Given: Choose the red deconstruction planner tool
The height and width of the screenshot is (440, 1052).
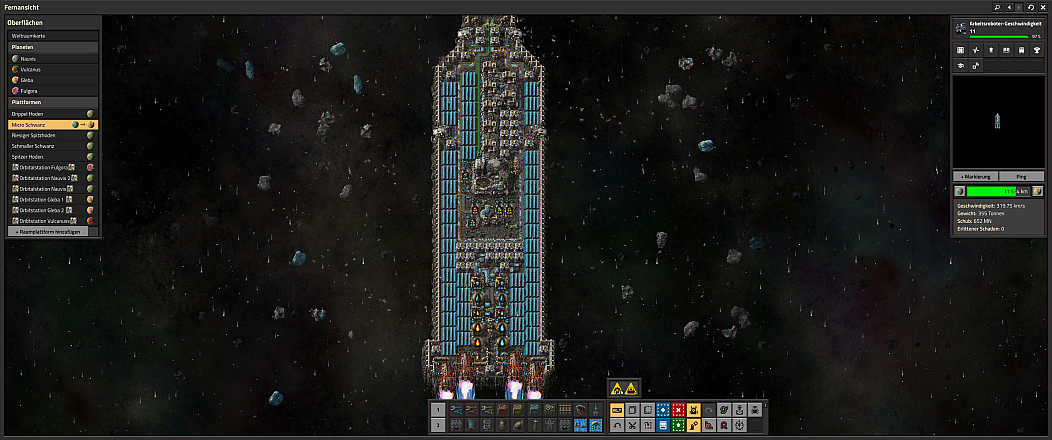Looking at the screenshot, I should coord(678,410).
